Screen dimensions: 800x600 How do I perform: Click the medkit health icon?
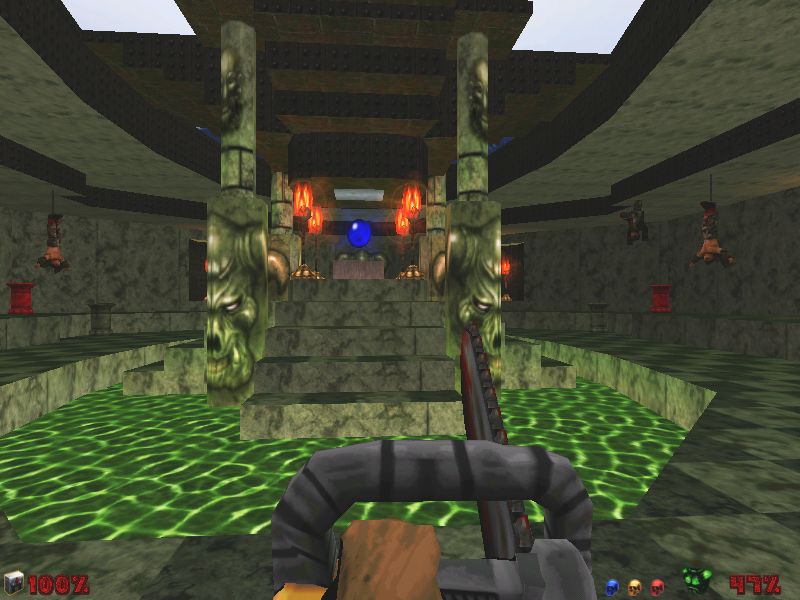[14, 583]
